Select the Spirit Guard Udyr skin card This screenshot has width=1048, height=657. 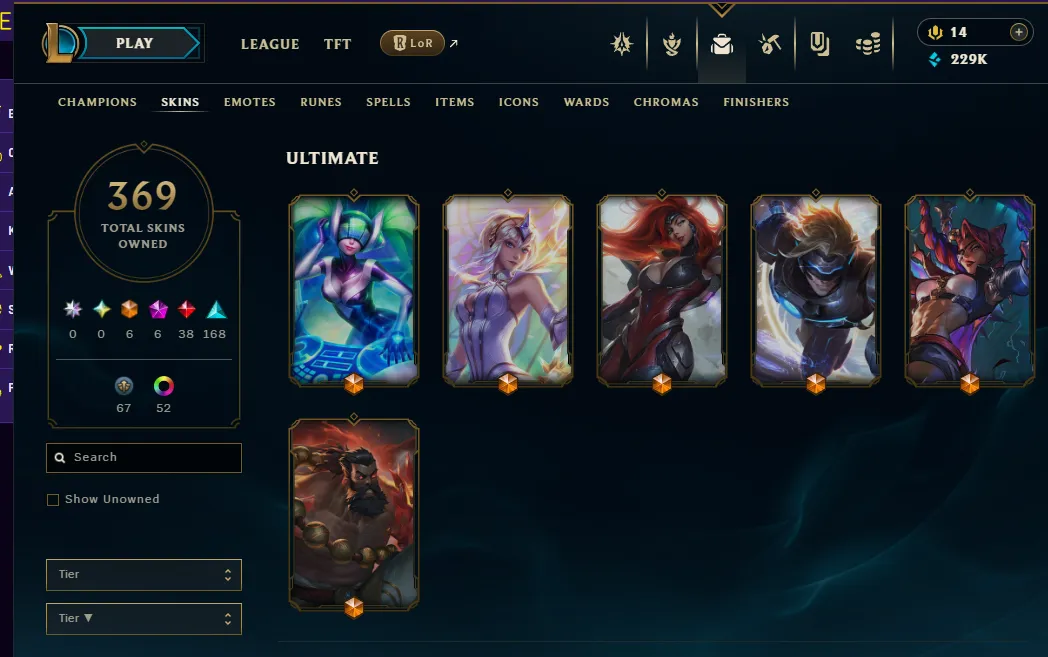point(354,513)
